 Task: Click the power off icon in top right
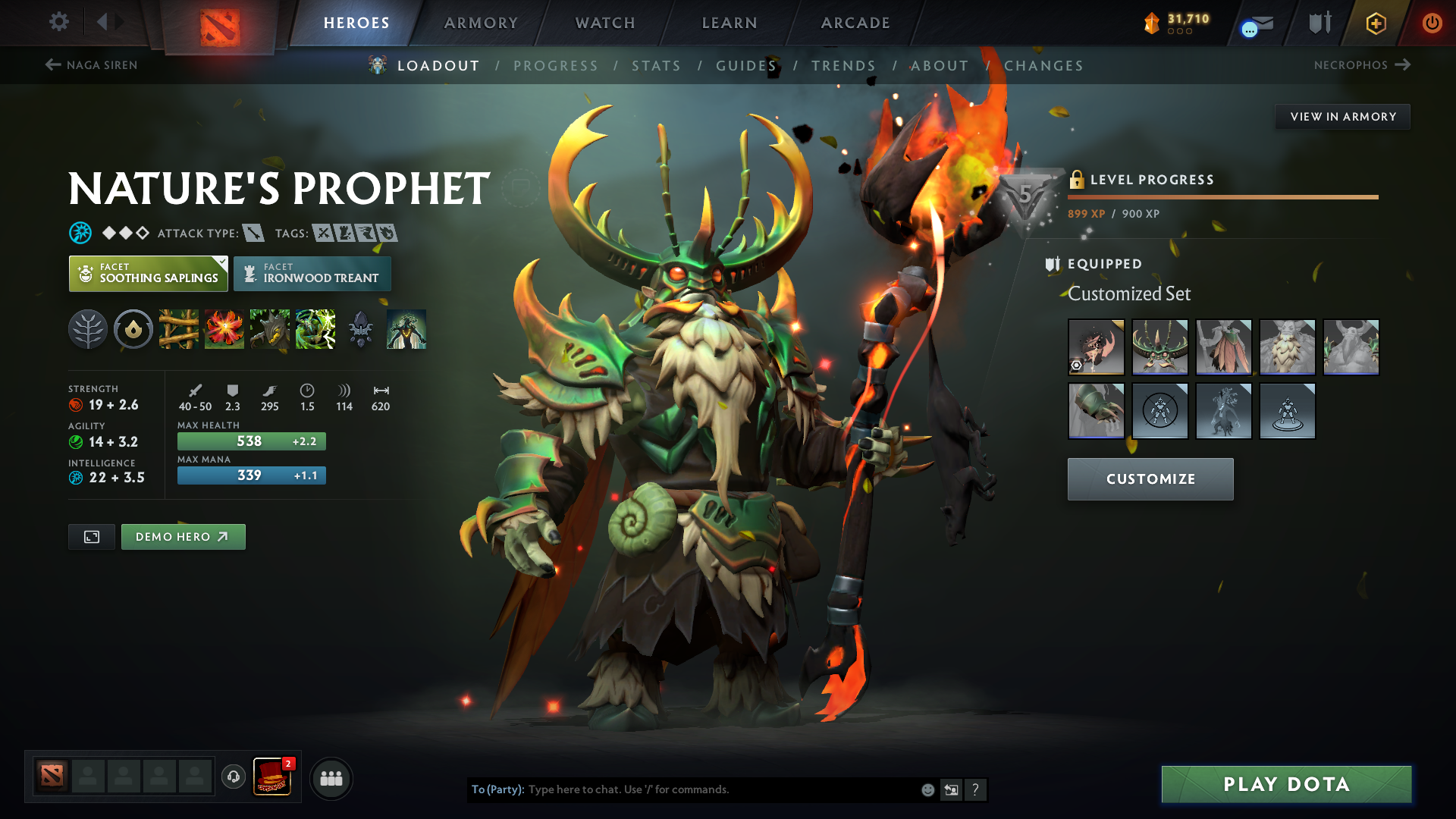pyautogui.click(x=1432, y=23)
